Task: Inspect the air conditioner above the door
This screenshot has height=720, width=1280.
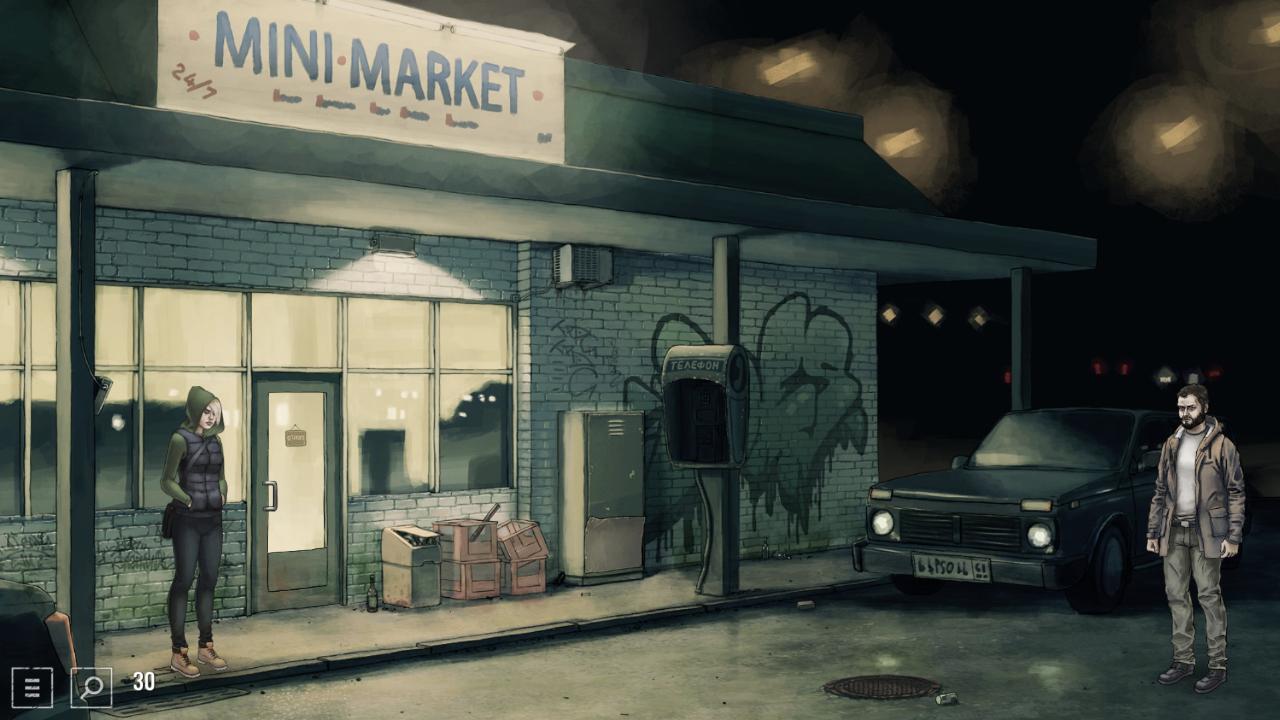Action: coord(584,262)
